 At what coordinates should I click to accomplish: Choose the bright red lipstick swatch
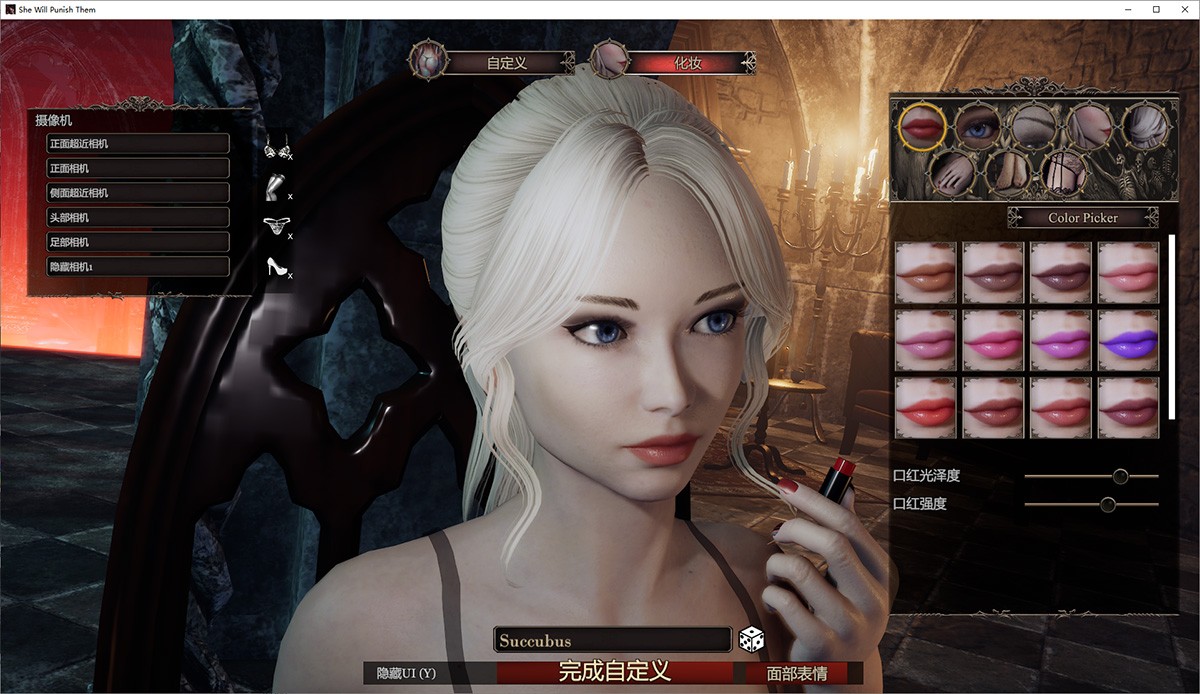point(926,408)
